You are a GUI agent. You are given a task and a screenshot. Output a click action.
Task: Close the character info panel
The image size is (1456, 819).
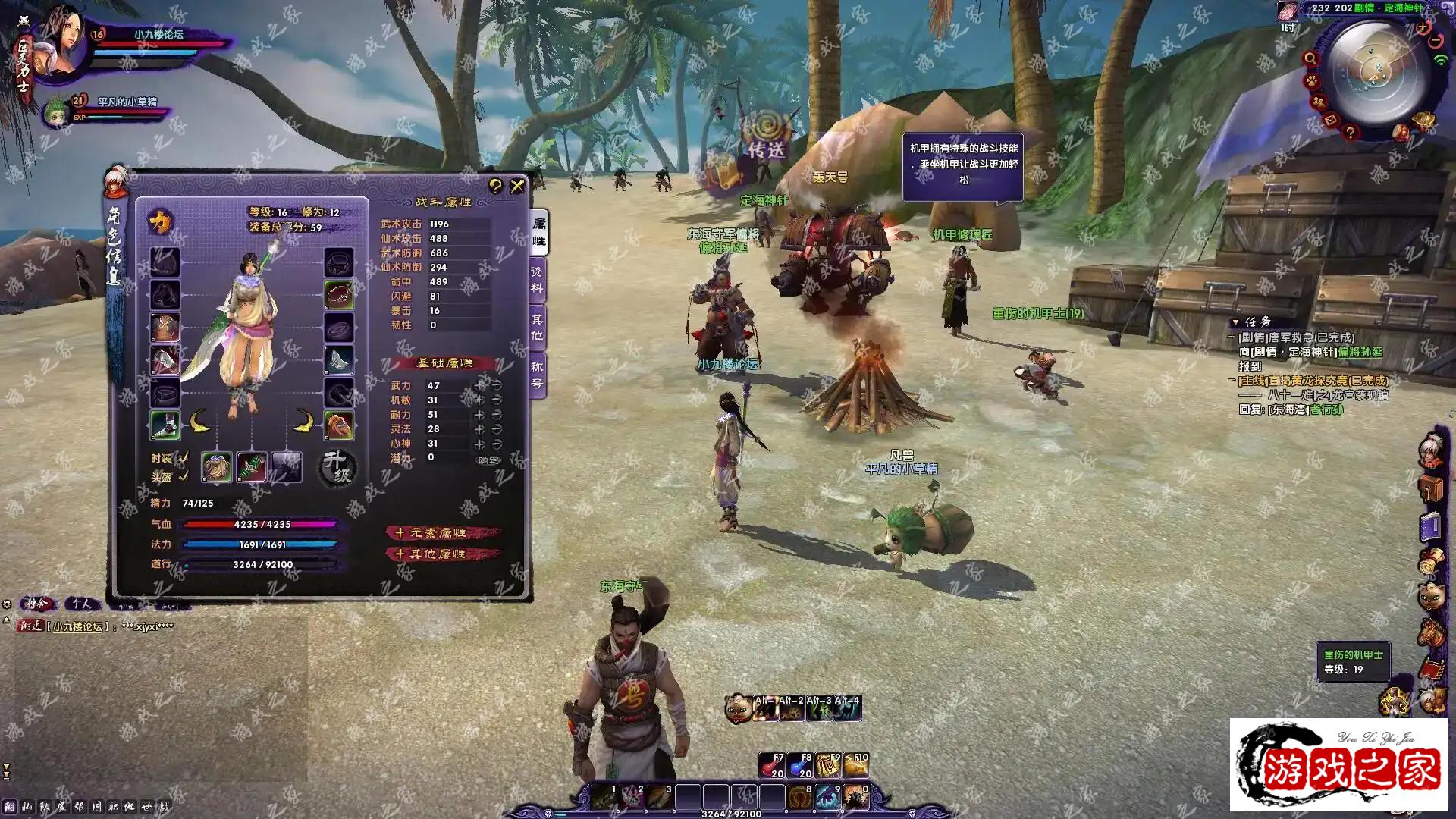point(518,186)
